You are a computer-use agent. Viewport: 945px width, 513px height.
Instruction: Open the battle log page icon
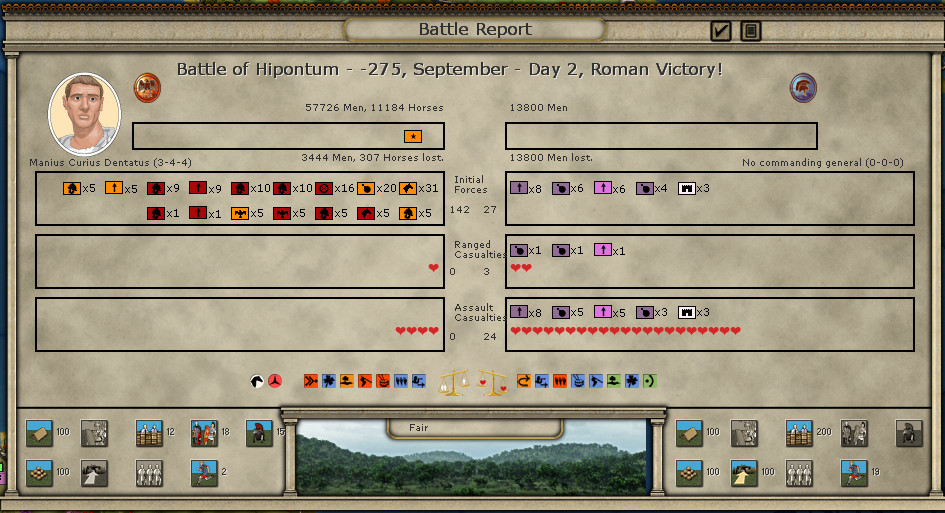click(x=751, y=31)
